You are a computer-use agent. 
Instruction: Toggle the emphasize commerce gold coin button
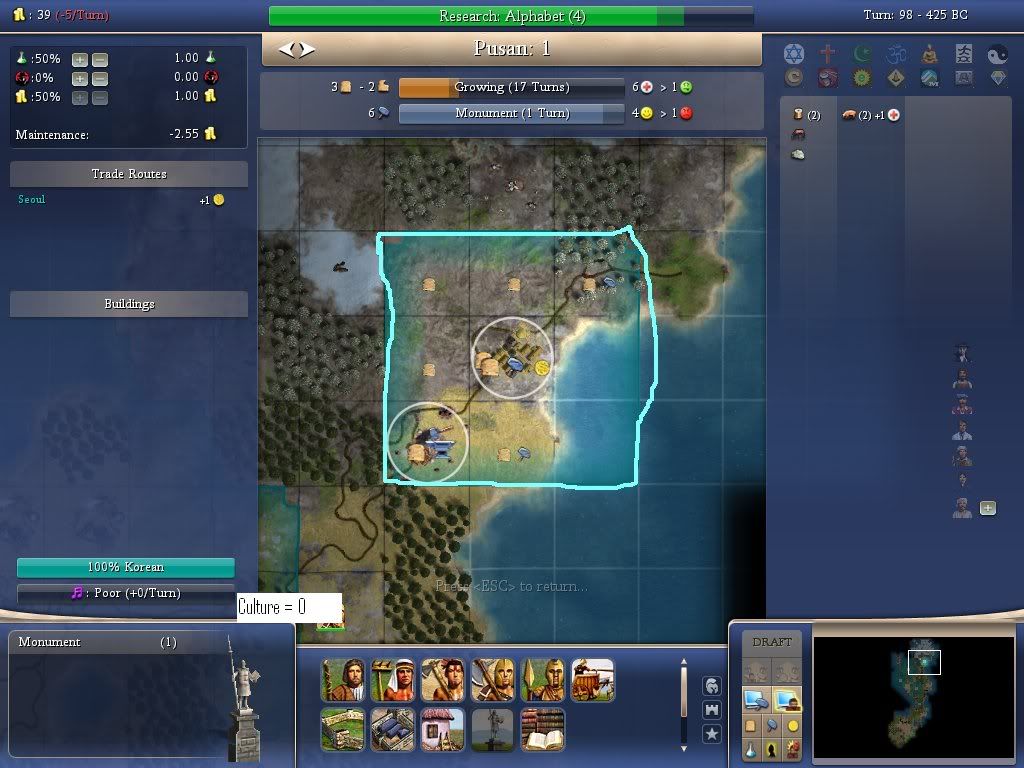click(793, 726)
